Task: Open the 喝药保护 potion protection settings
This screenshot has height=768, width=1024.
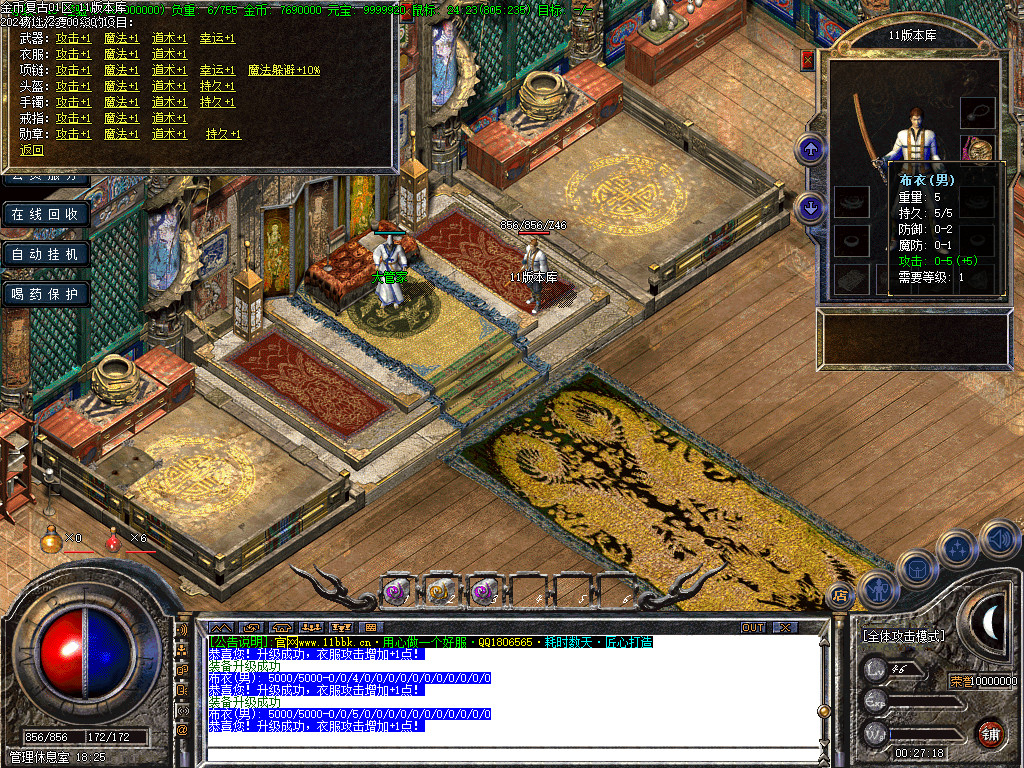Action: (45, 294)
